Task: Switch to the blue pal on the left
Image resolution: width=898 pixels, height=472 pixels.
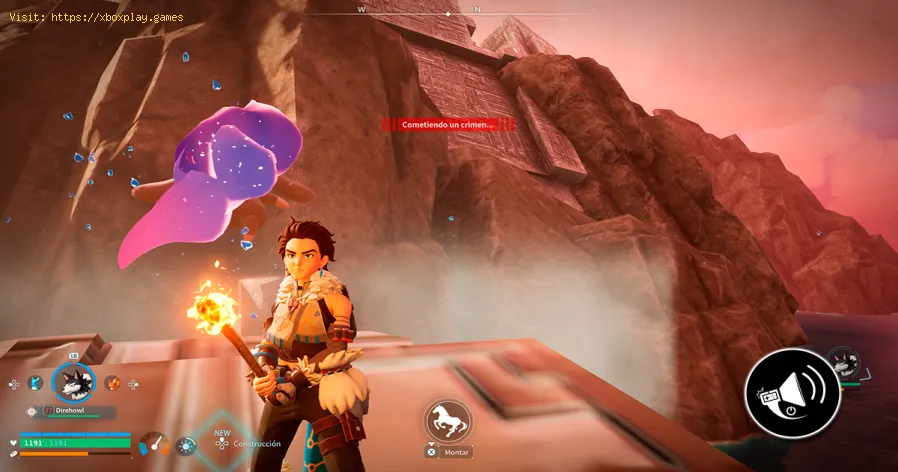Action: click(35, 383)
